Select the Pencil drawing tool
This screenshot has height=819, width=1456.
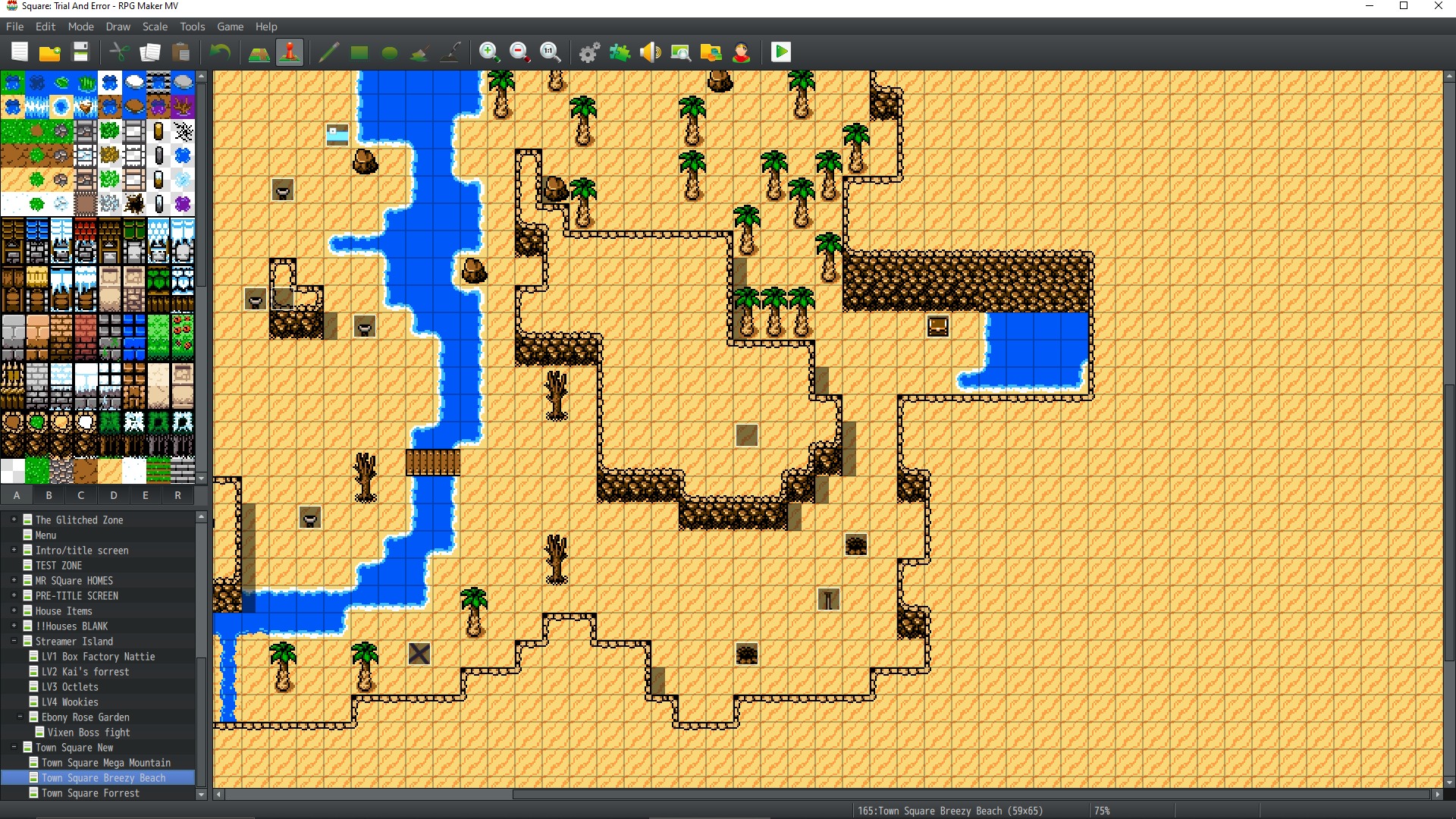328,52
